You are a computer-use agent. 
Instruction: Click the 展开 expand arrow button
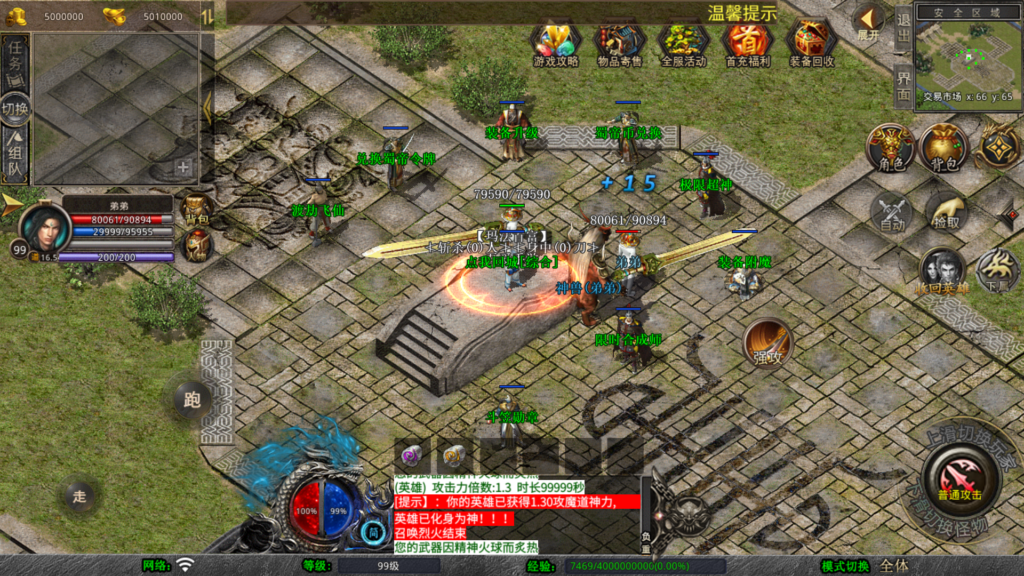tap(868, 20)
